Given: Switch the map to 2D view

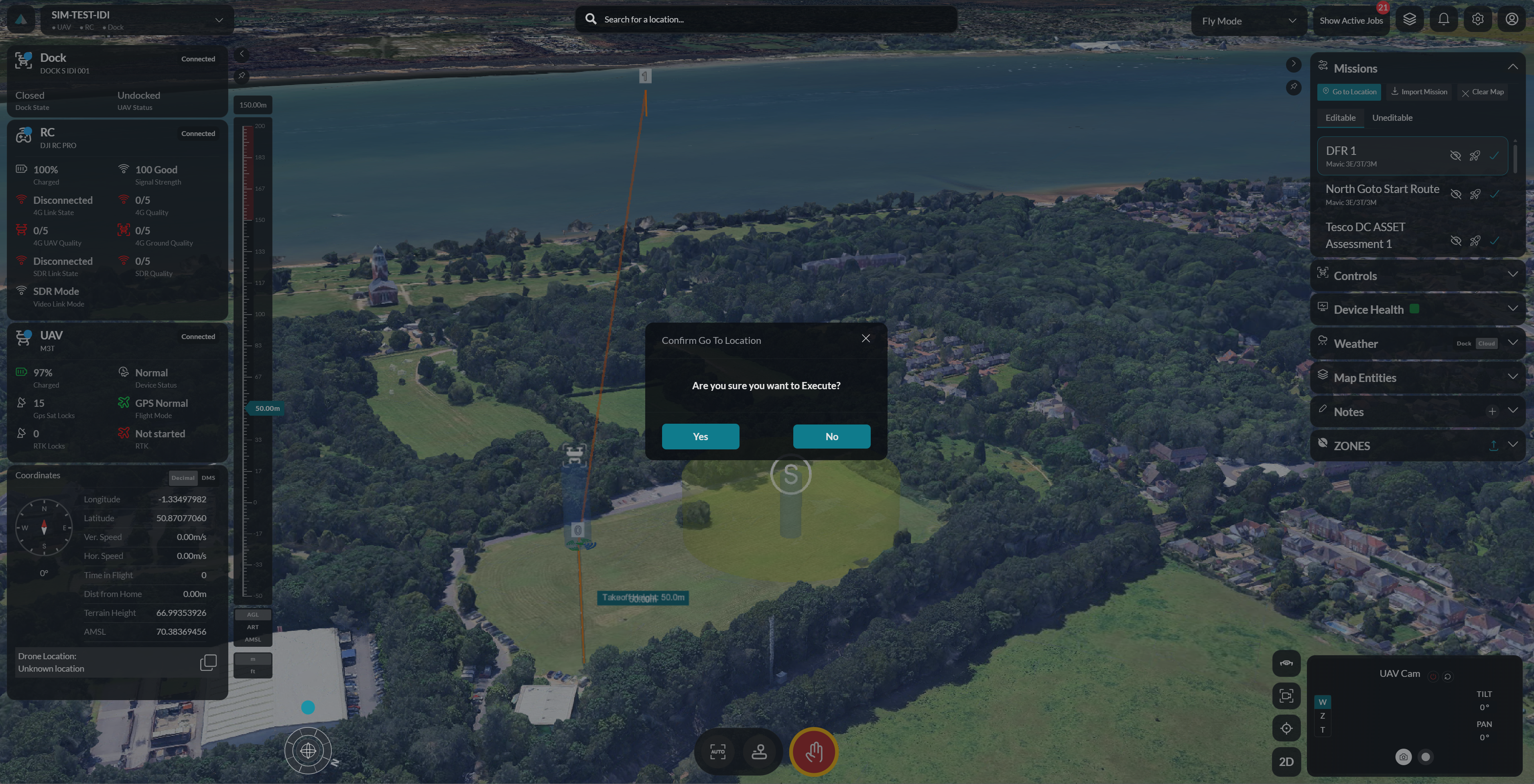Looking at the screenshot, I should [1286, 762].
